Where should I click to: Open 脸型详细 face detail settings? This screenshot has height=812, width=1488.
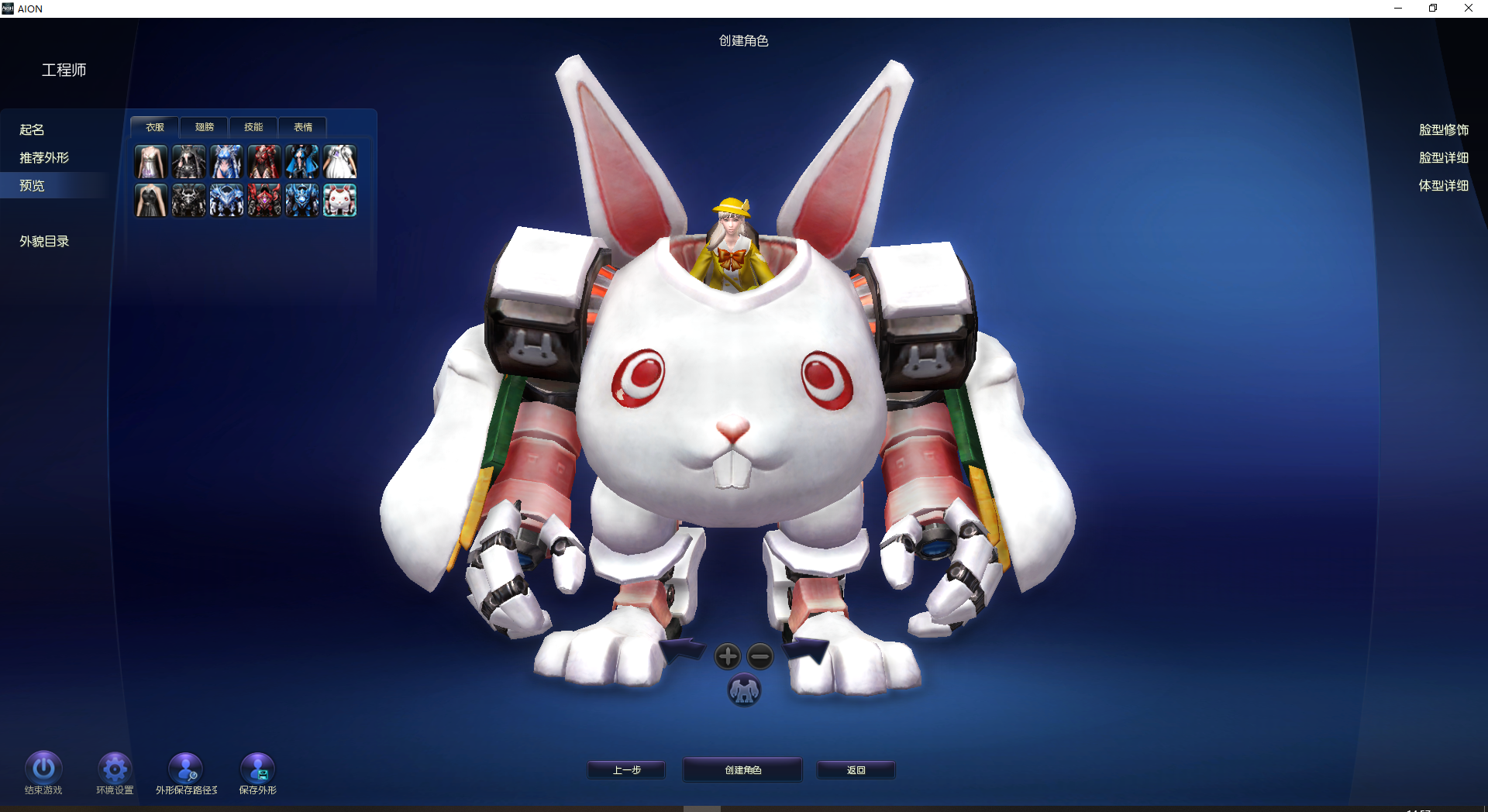coord(1443,158)
